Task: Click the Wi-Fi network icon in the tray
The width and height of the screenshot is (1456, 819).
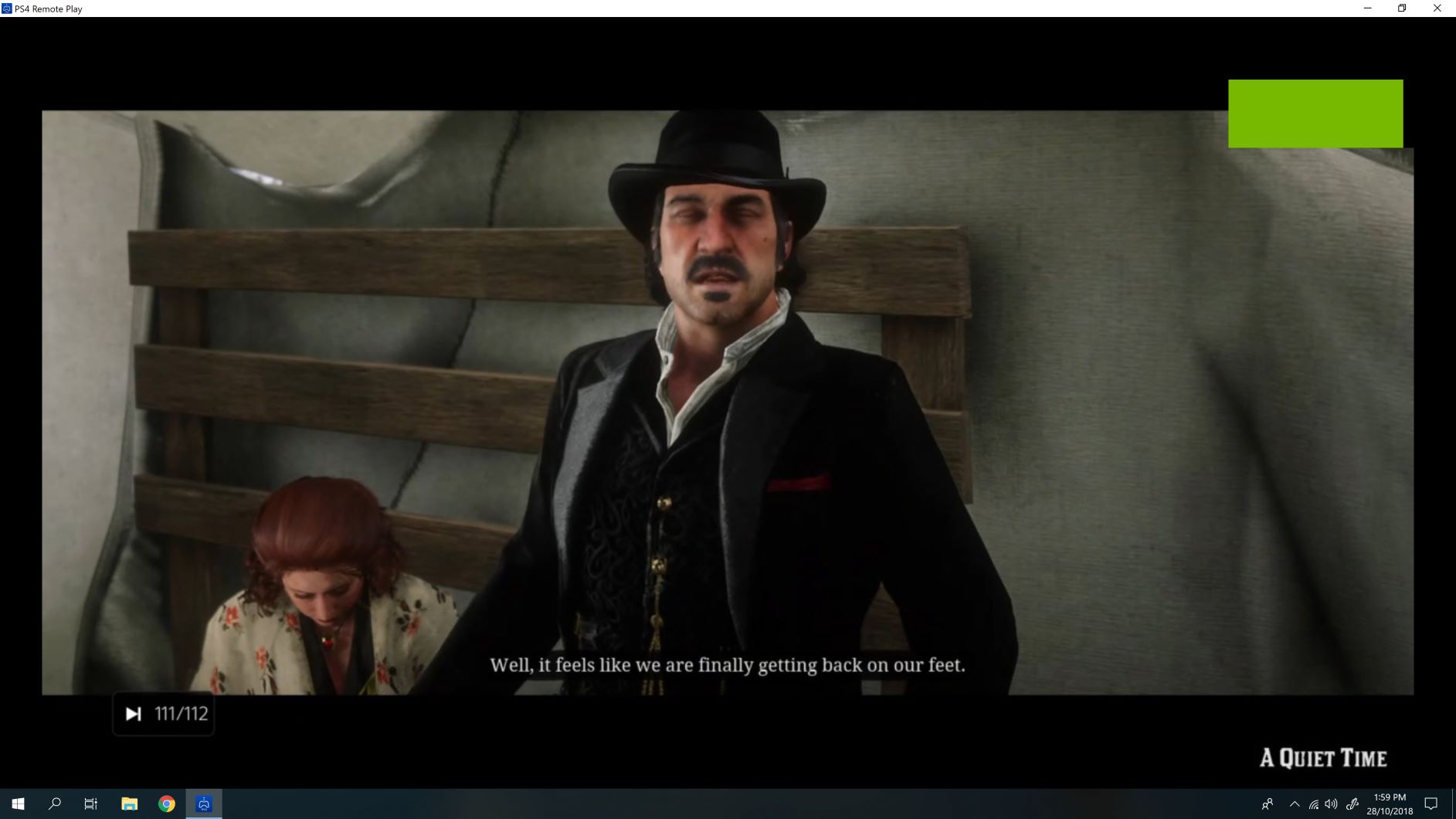Action: point(1314,804)
